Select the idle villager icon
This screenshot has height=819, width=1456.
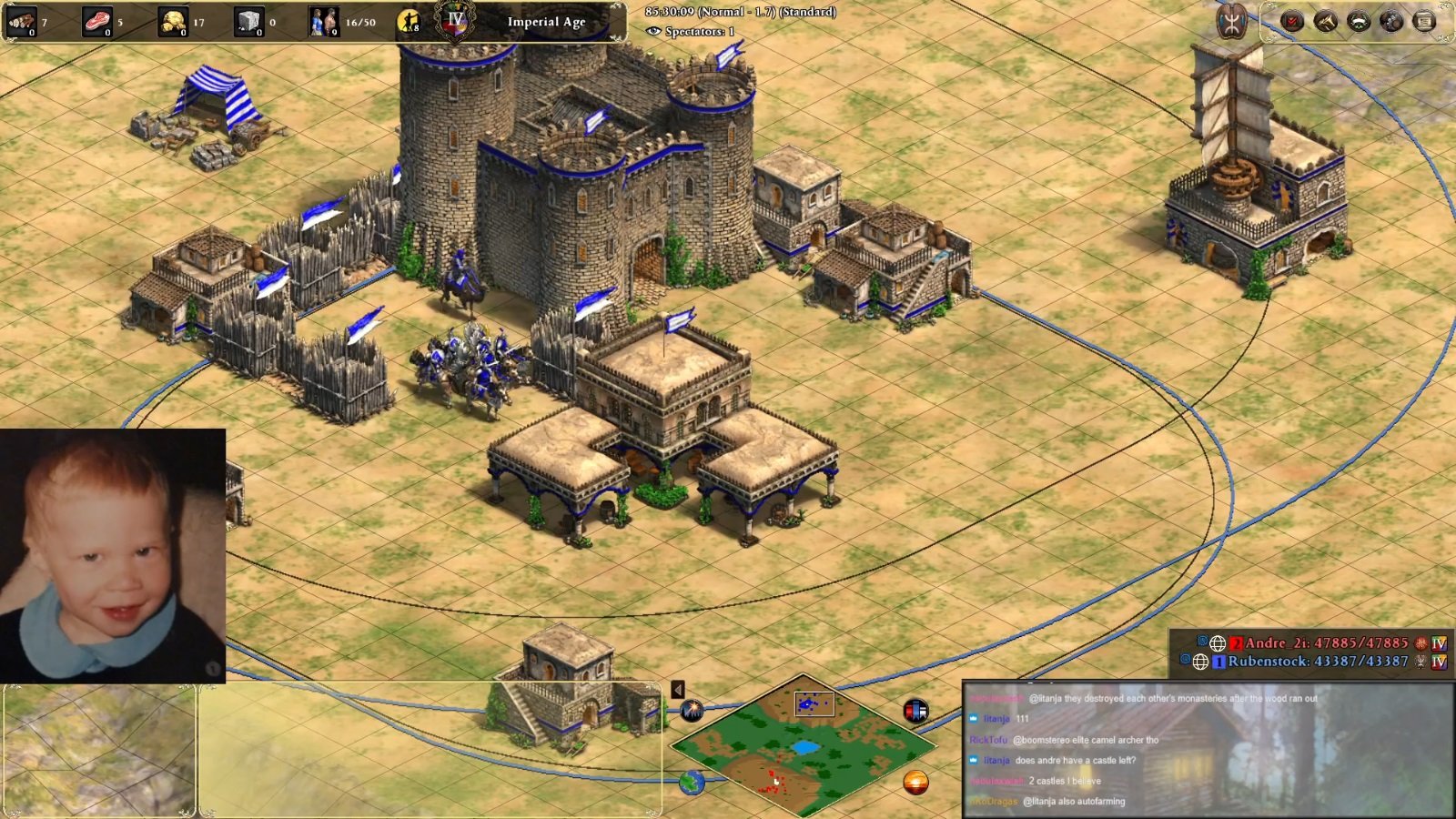(409, 21)
